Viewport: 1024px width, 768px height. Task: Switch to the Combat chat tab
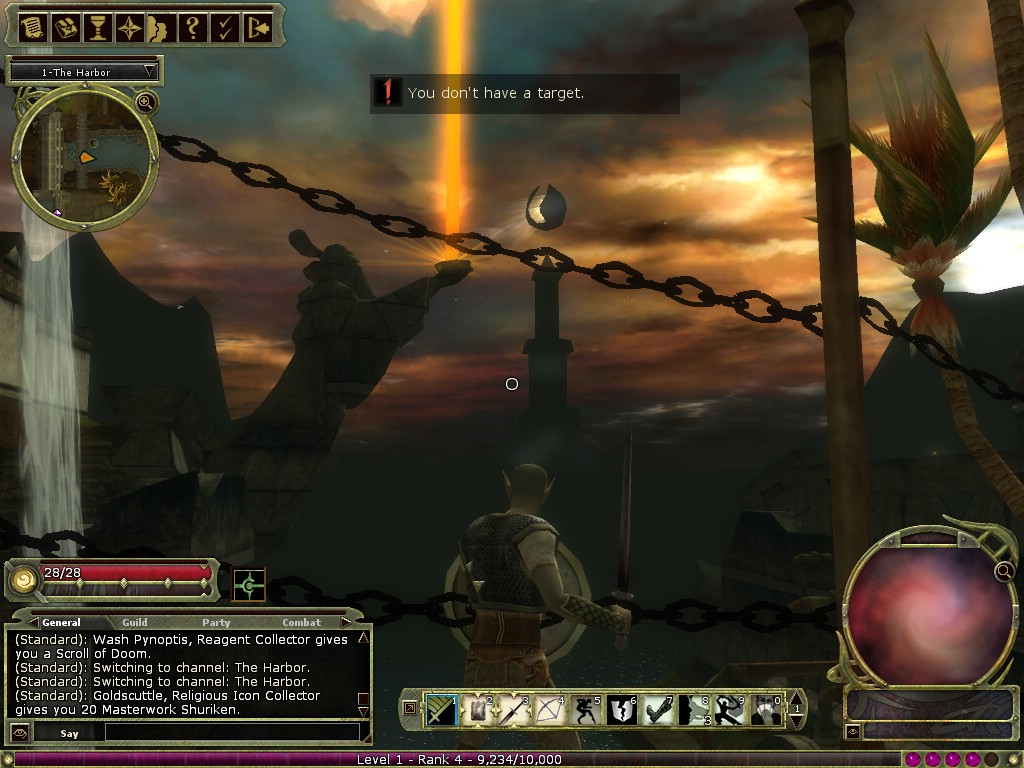(301, 622)
